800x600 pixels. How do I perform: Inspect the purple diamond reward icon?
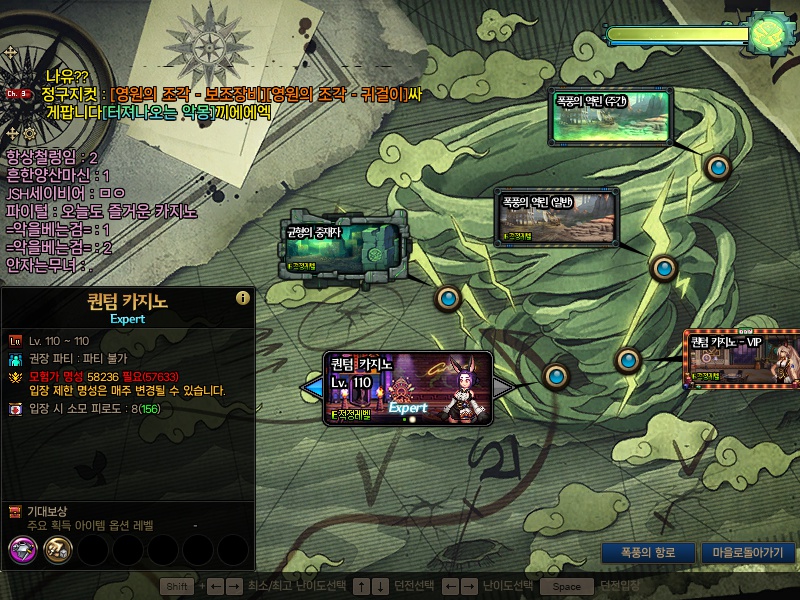point(22,548)
